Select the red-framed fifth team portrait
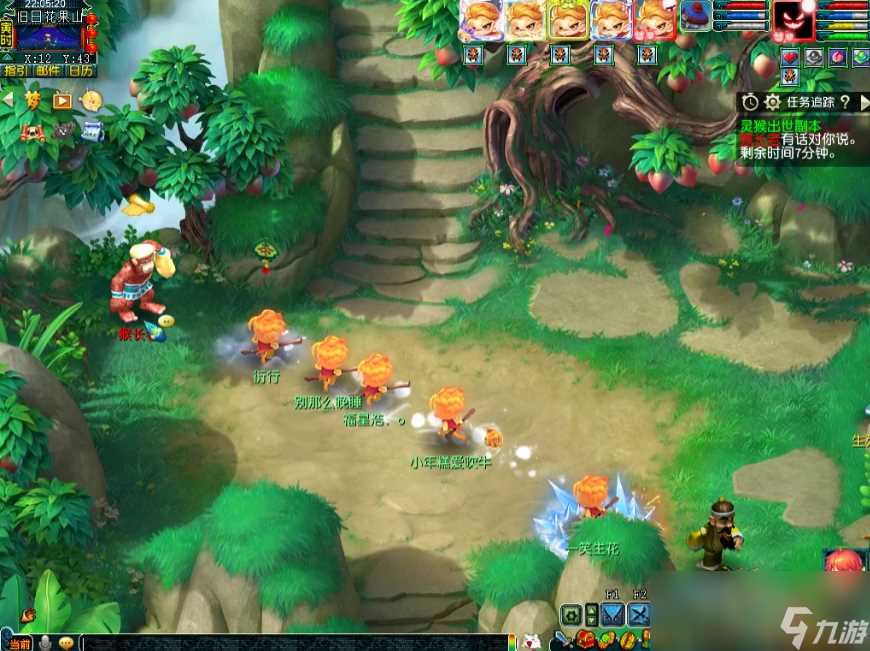Viewport: 870px width, 651px height. click(x=655, y=20)
